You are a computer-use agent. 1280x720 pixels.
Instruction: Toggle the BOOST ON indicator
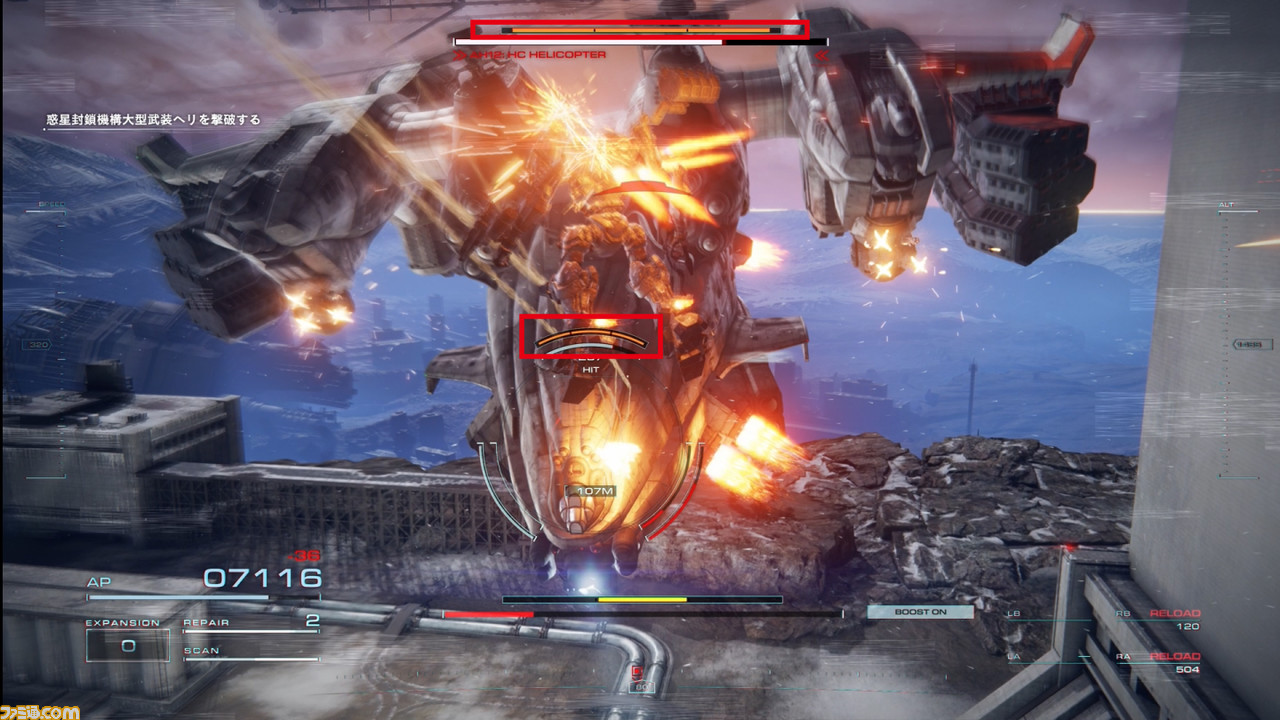pyautogui.click(x=922, y=610)
